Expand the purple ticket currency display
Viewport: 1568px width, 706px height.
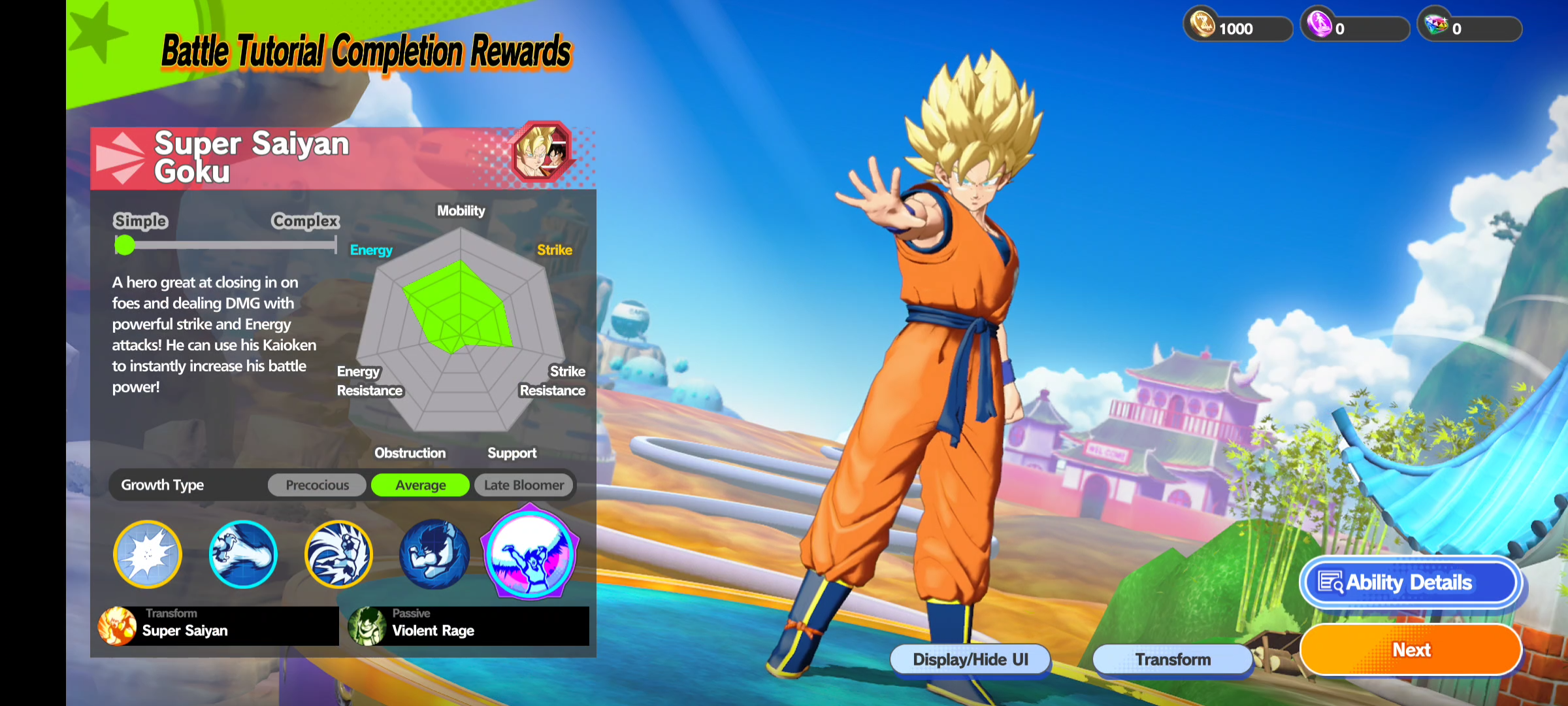click(x=1354, y=27)
